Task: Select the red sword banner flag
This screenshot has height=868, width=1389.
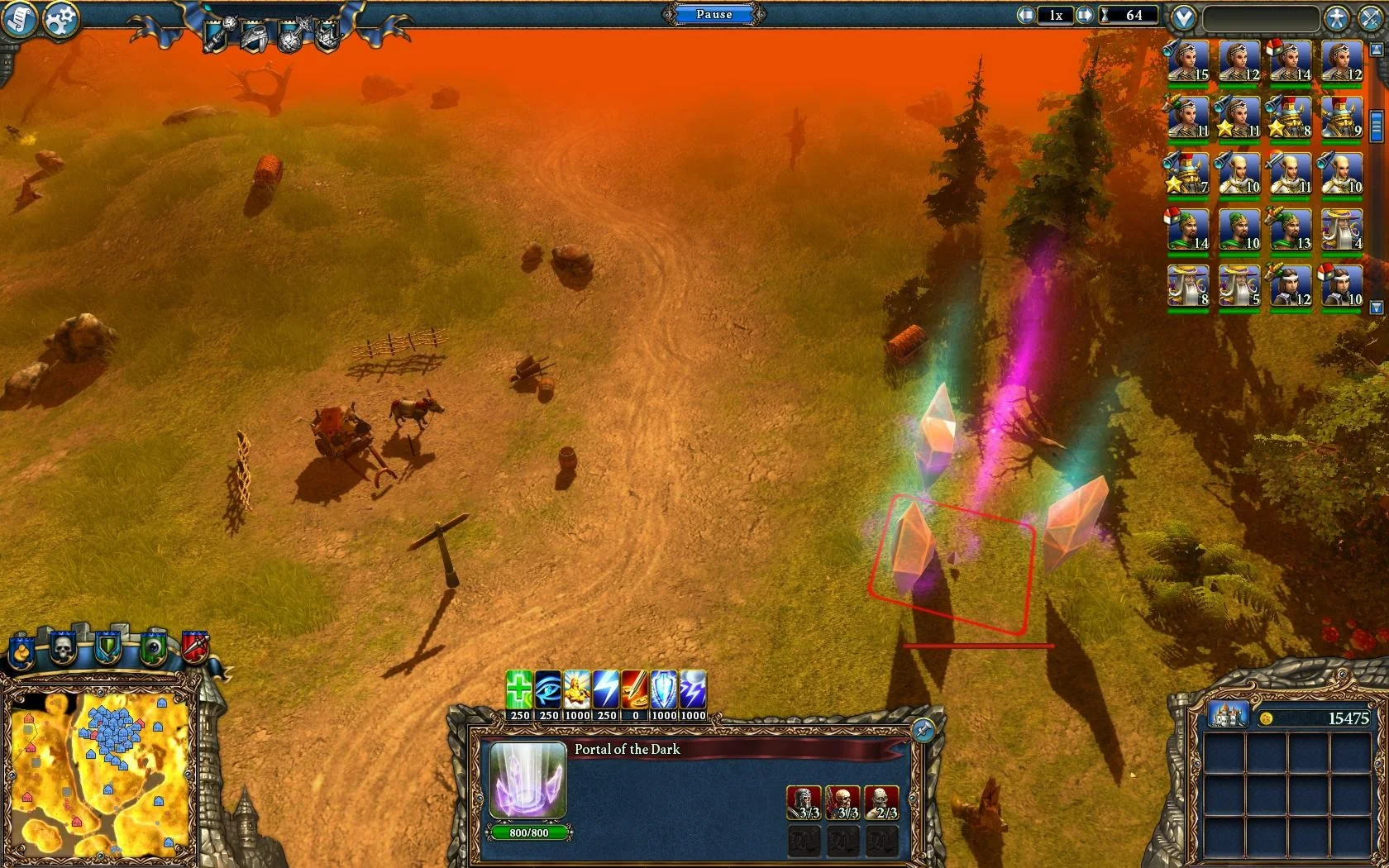Action: click(x=195, y=647)
